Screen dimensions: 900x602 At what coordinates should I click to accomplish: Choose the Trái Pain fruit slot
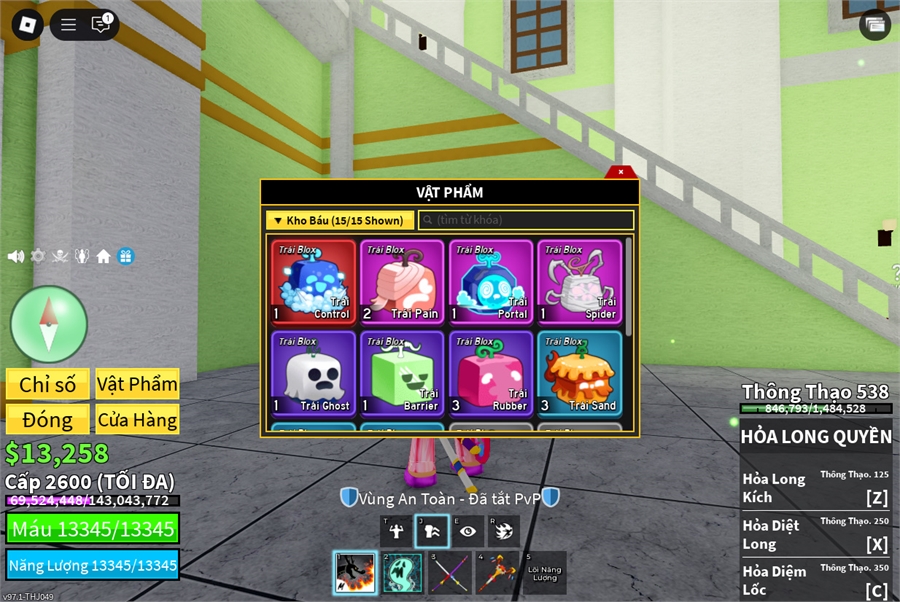(x=402, y=282)
